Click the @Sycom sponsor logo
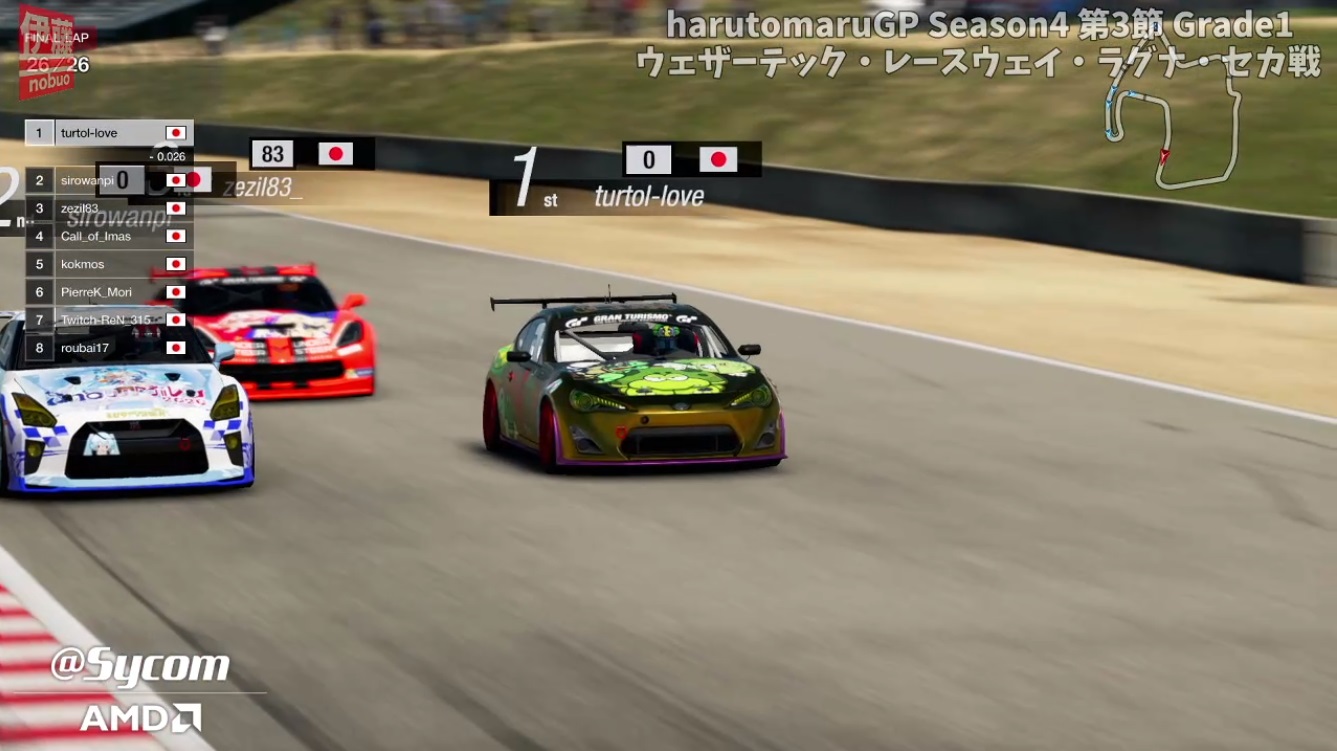1337x751 pixels. pyautogui.click(x=140, y=666)
